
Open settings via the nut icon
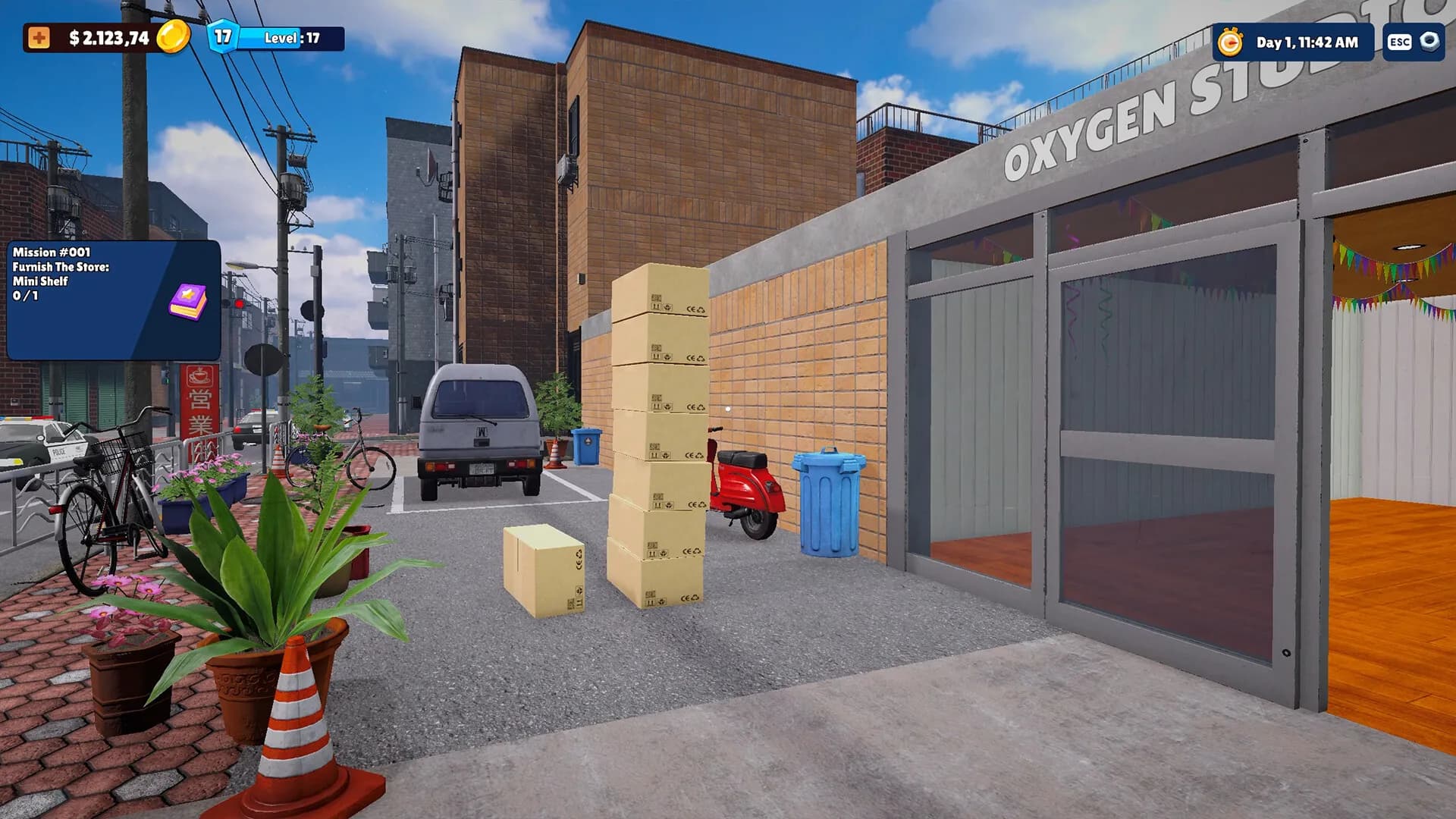1429,42
